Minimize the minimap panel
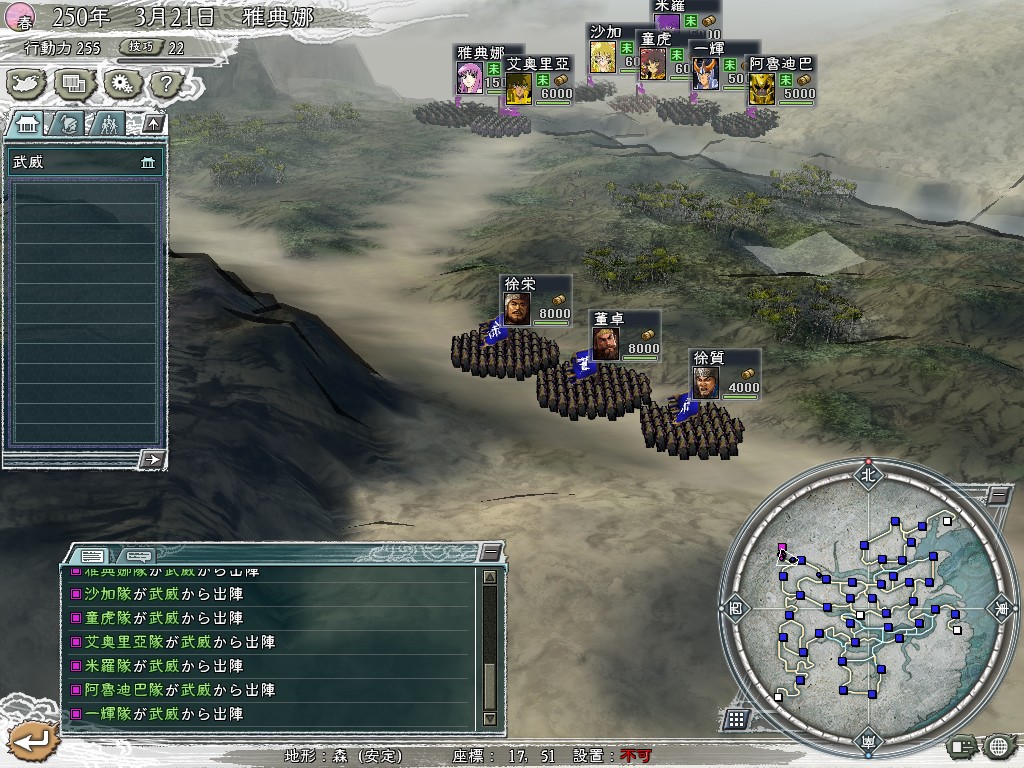This screenshot has height=768, width=1024. pos(997,496)
